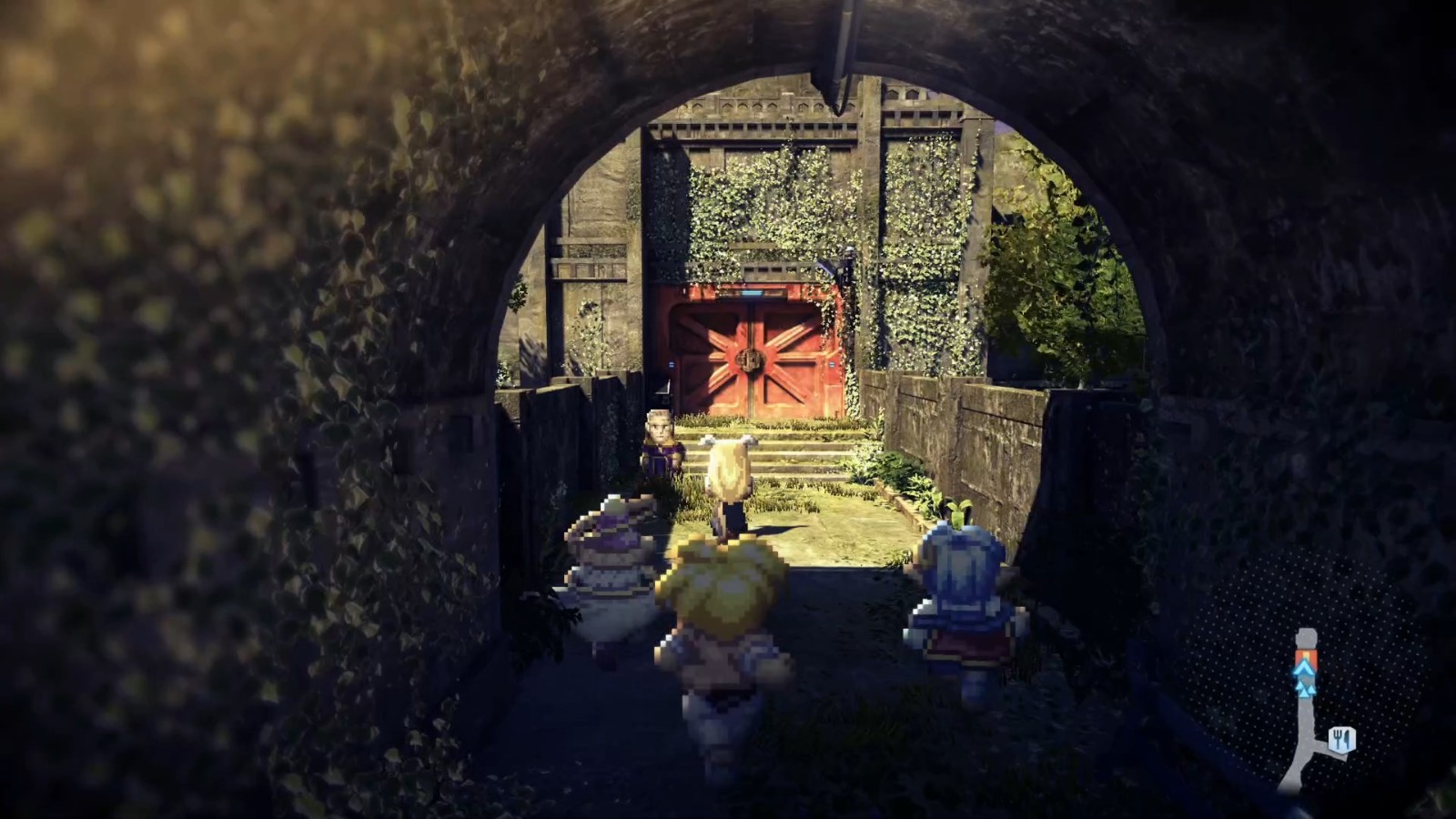
Task: Select the round door mechanism in the center
Action: click(x=750, y=359)
